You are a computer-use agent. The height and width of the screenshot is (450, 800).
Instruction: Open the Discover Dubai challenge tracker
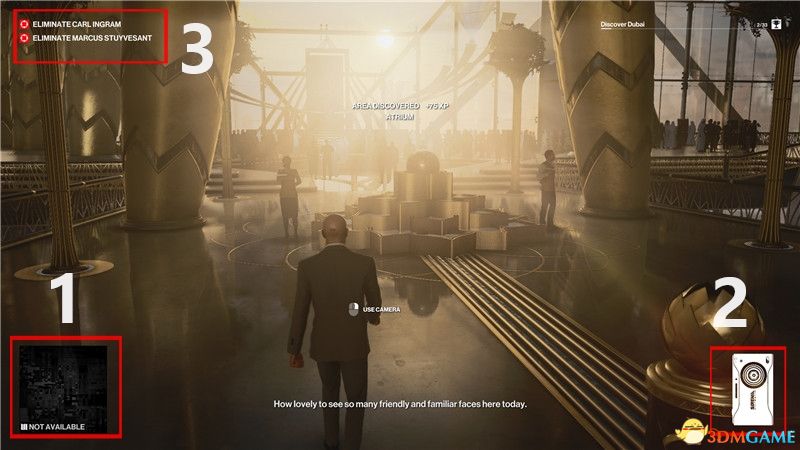[623, 23]
